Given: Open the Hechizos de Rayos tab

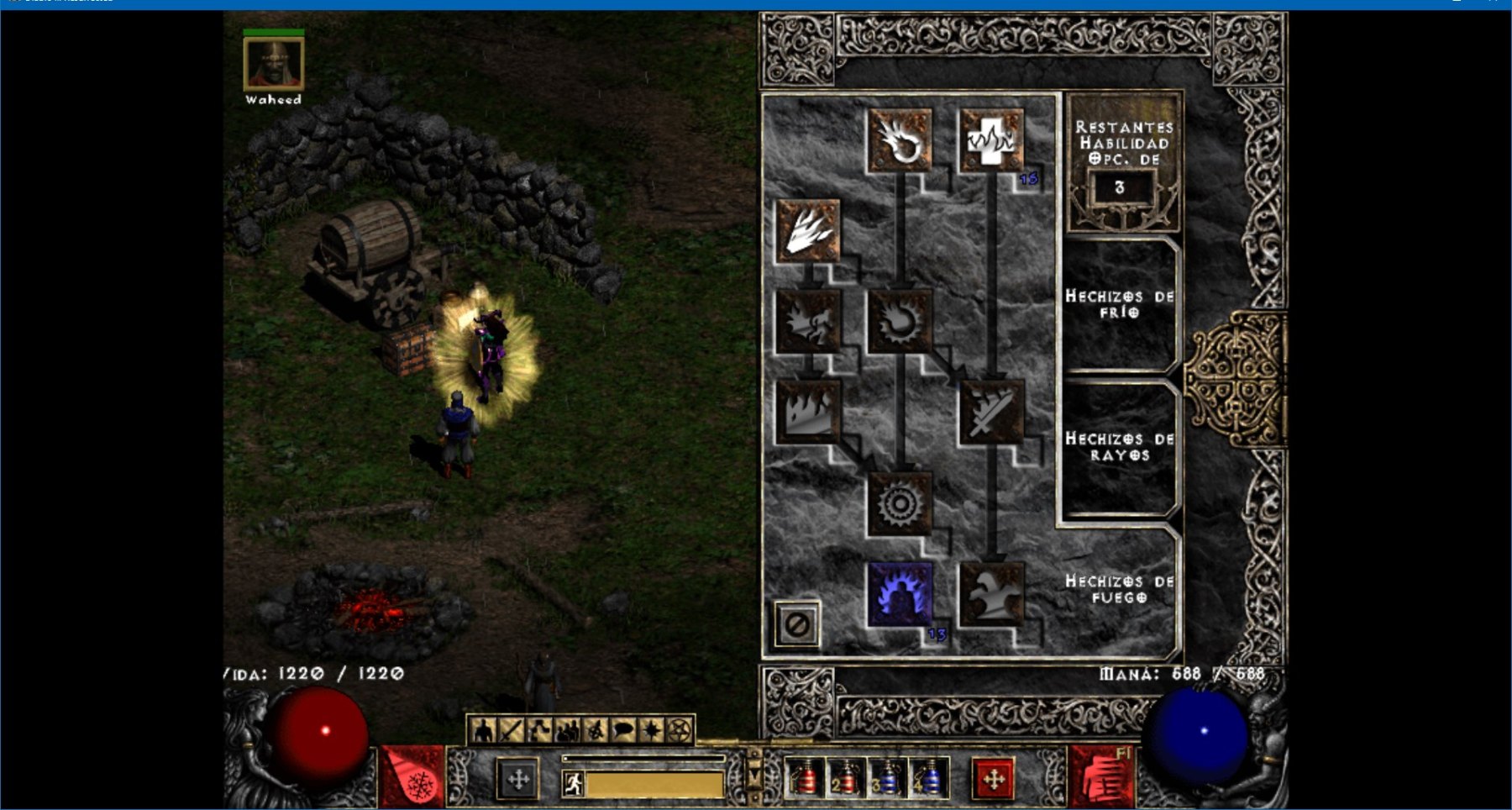Looking at the screenshot, I should (1119, 447).
